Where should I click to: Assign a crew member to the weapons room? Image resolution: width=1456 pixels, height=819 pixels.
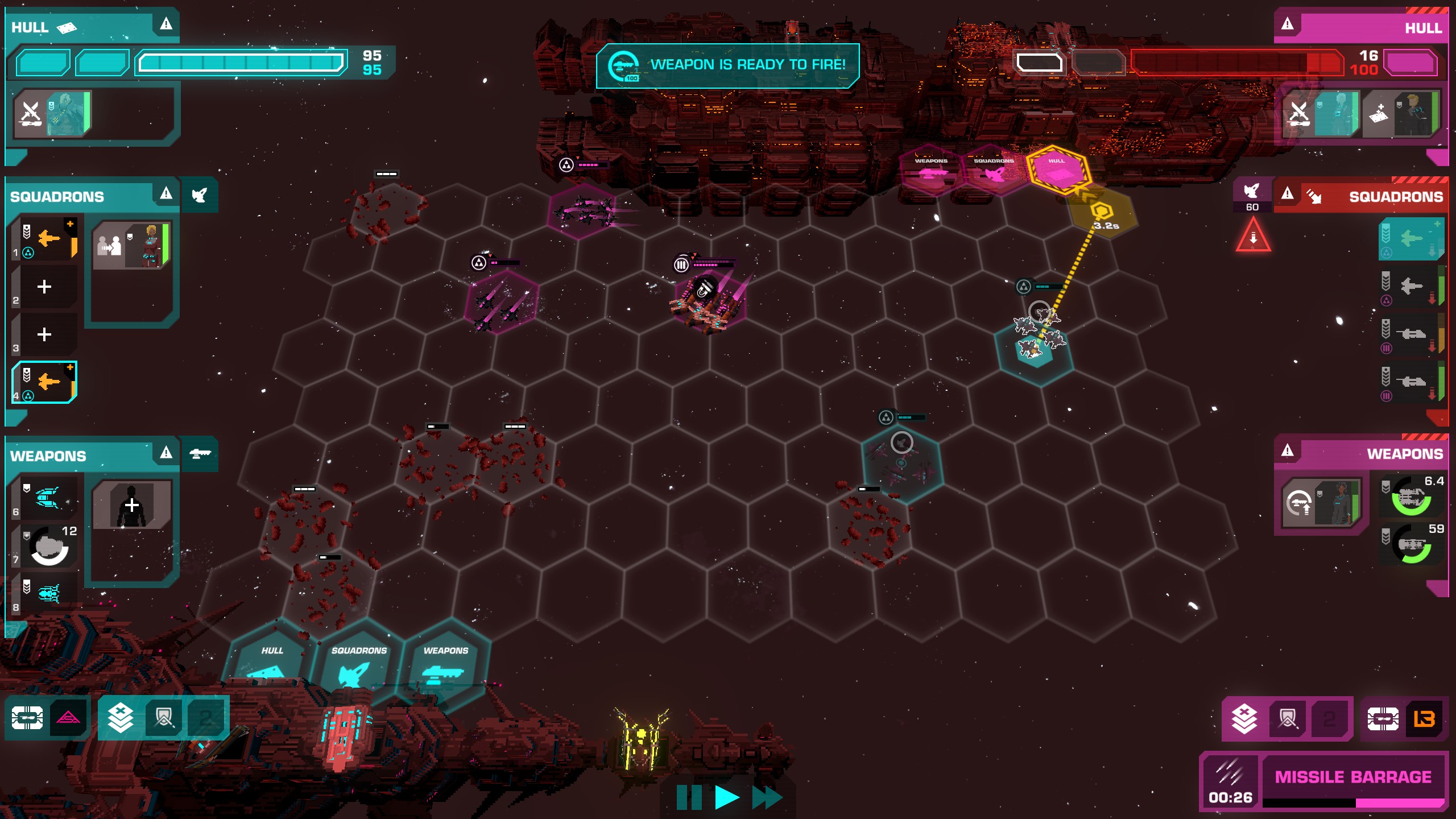(132, 505)
